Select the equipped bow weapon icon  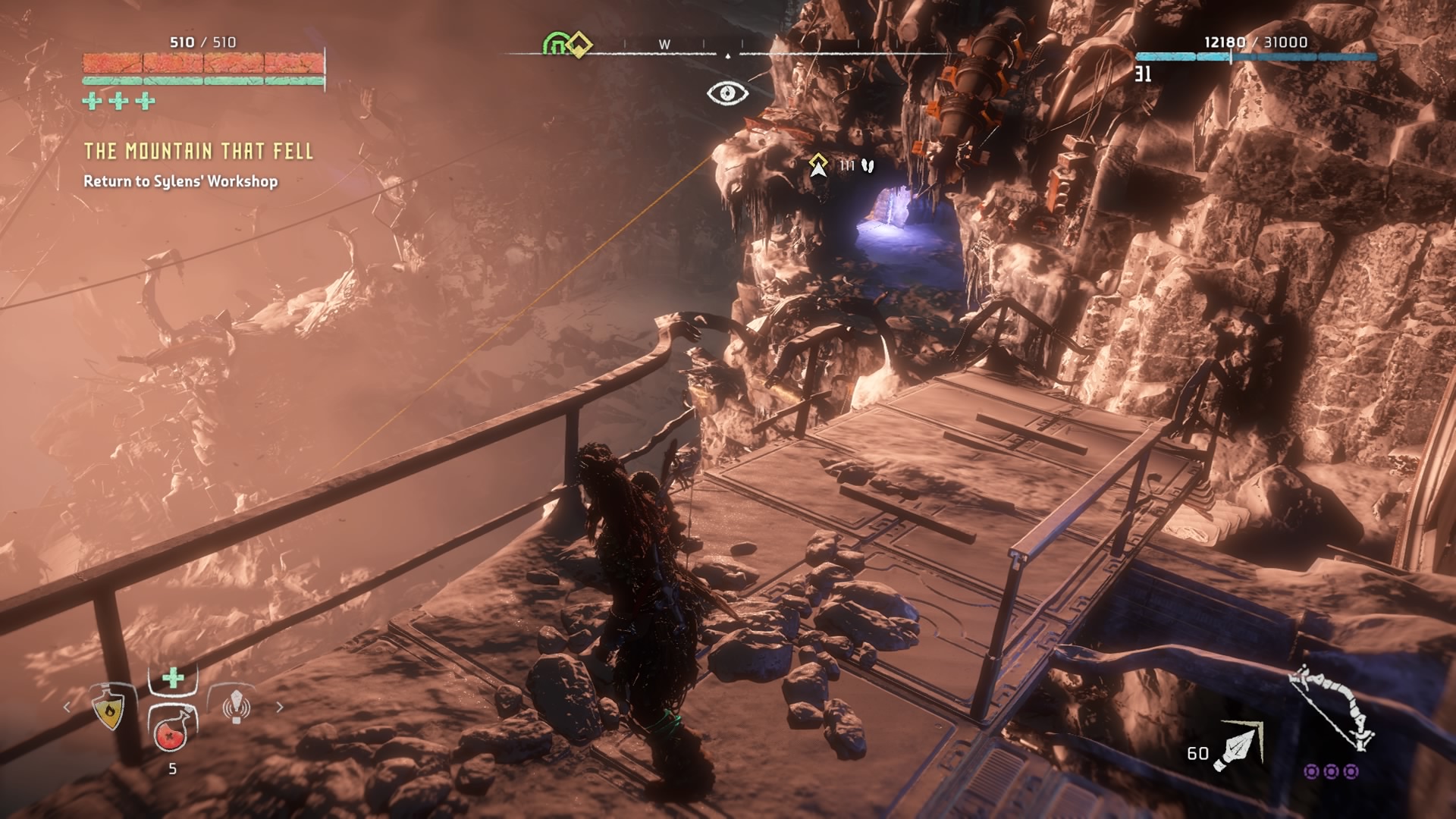tap(1333, 709)
